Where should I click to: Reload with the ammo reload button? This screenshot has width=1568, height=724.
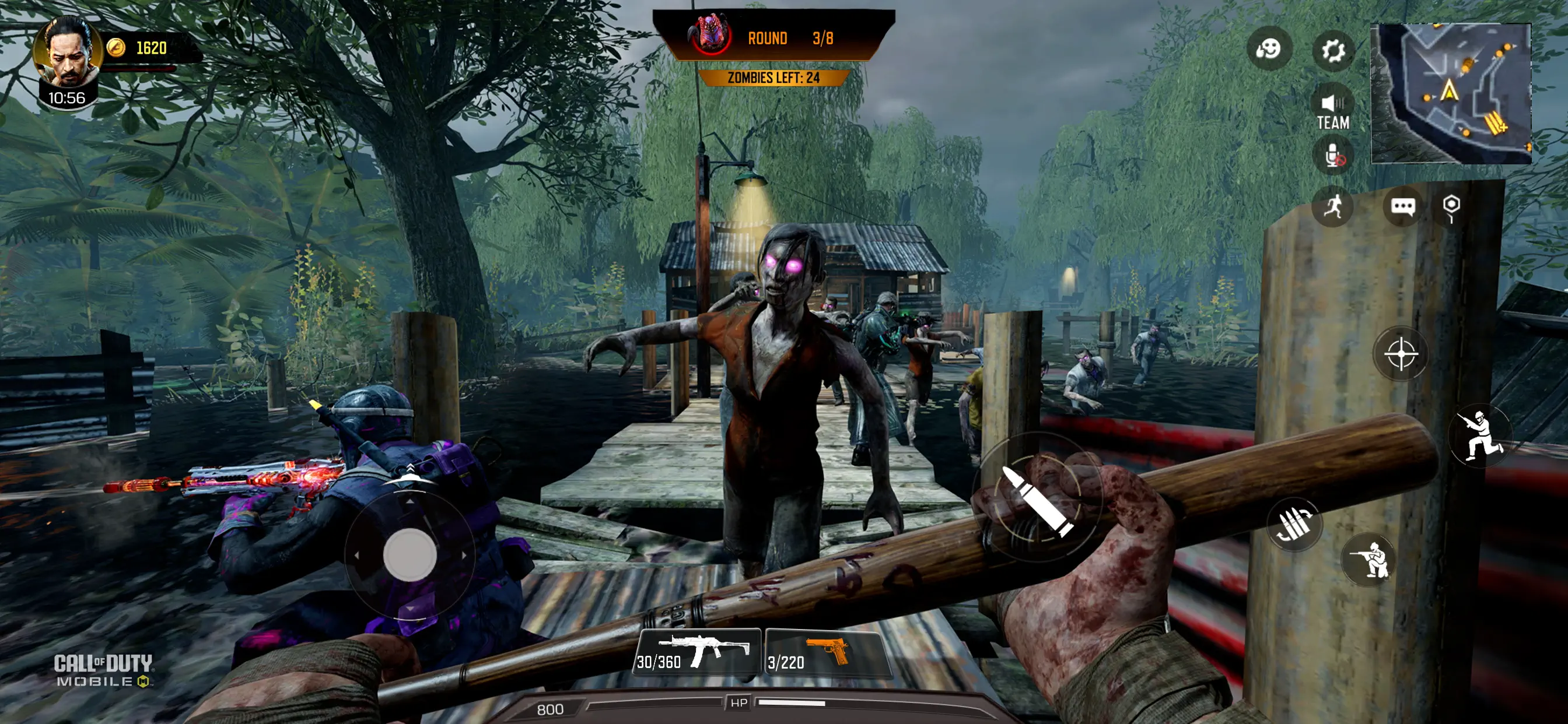[1294, 524]
